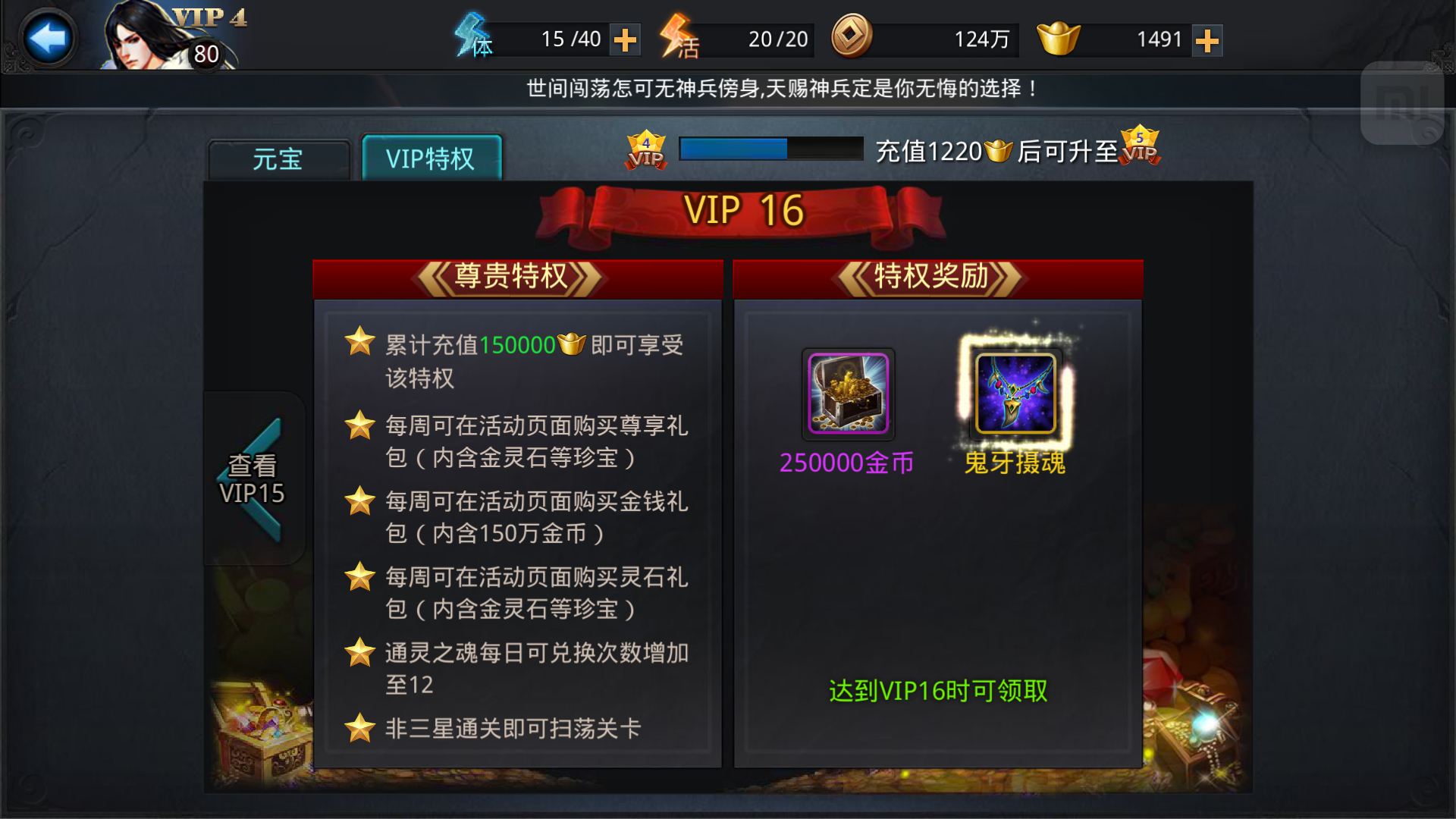Select the 250000金币 treasure chest reward
The height and width of the screenshot is (819, 1456).
pos(849,394)
